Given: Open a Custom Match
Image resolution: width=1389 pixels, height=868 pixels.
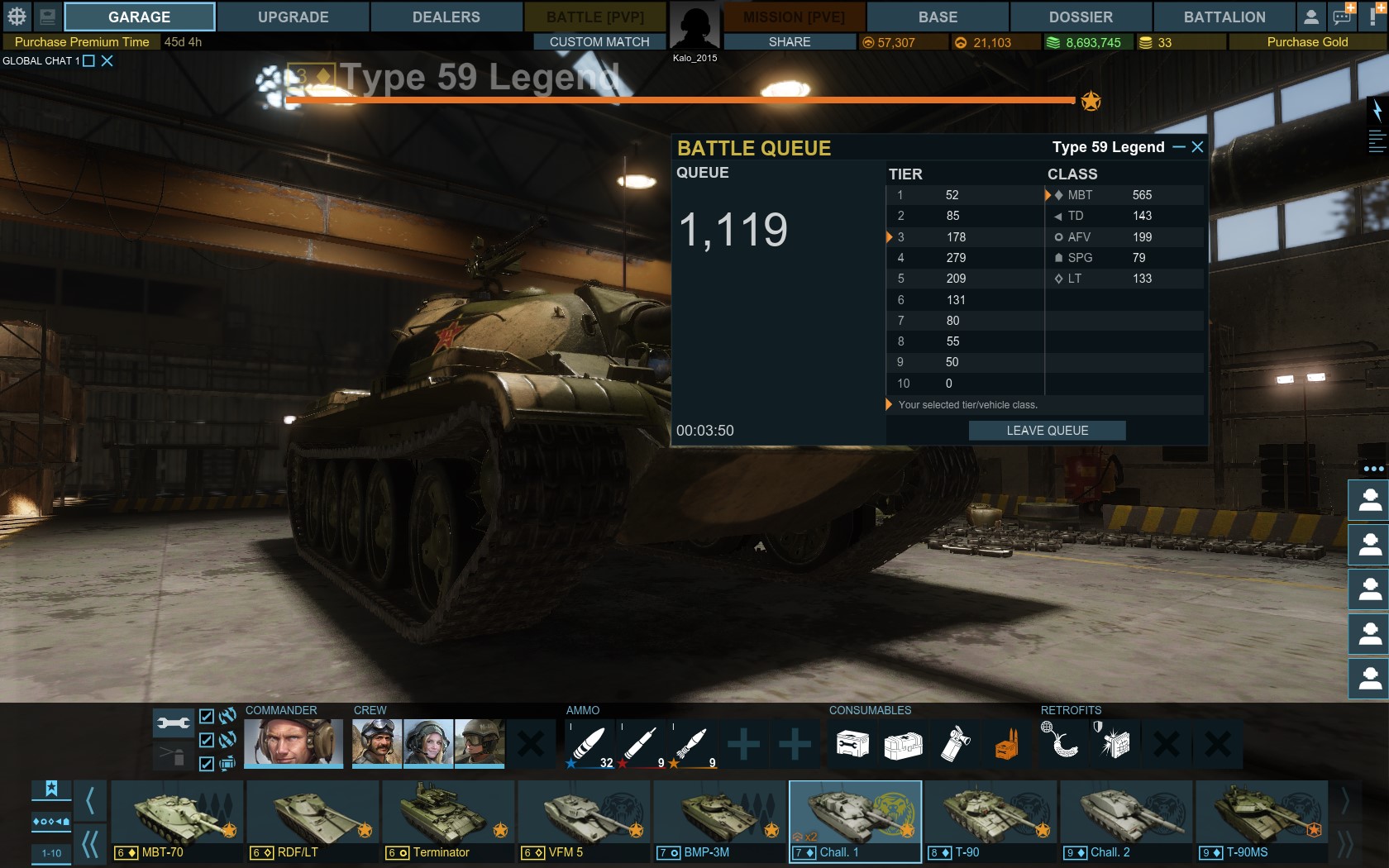Looking at the screenshot, I should coord(599,41).
